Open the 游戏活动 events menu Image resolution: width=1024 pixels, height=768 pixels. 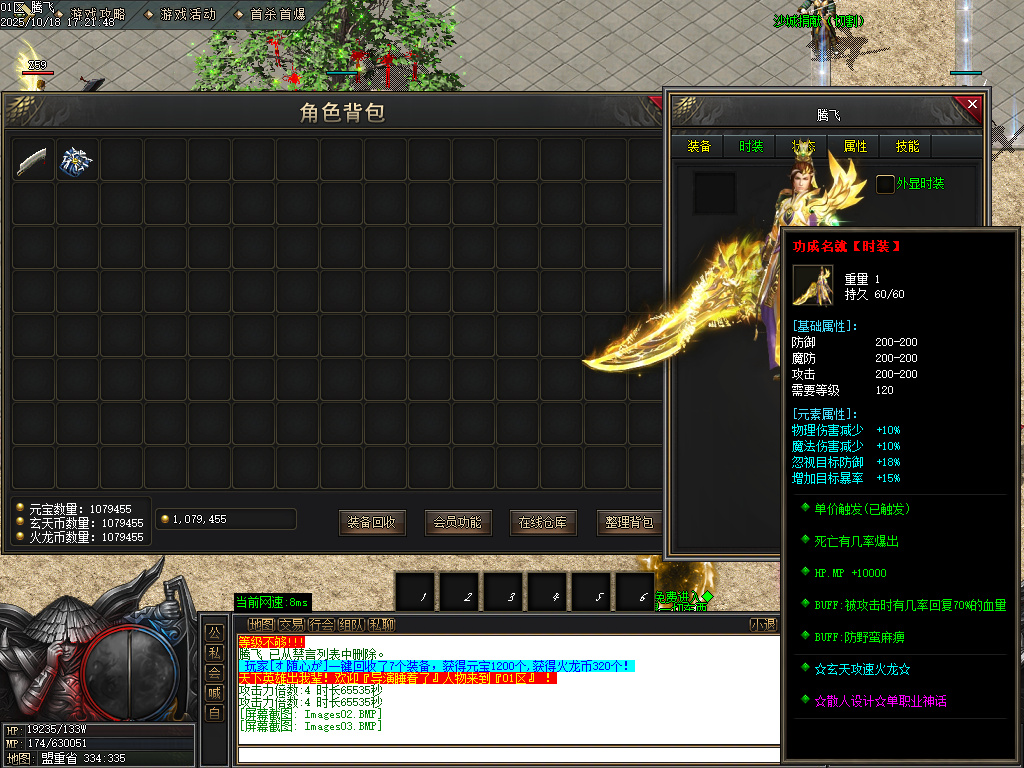pos(188,14)
